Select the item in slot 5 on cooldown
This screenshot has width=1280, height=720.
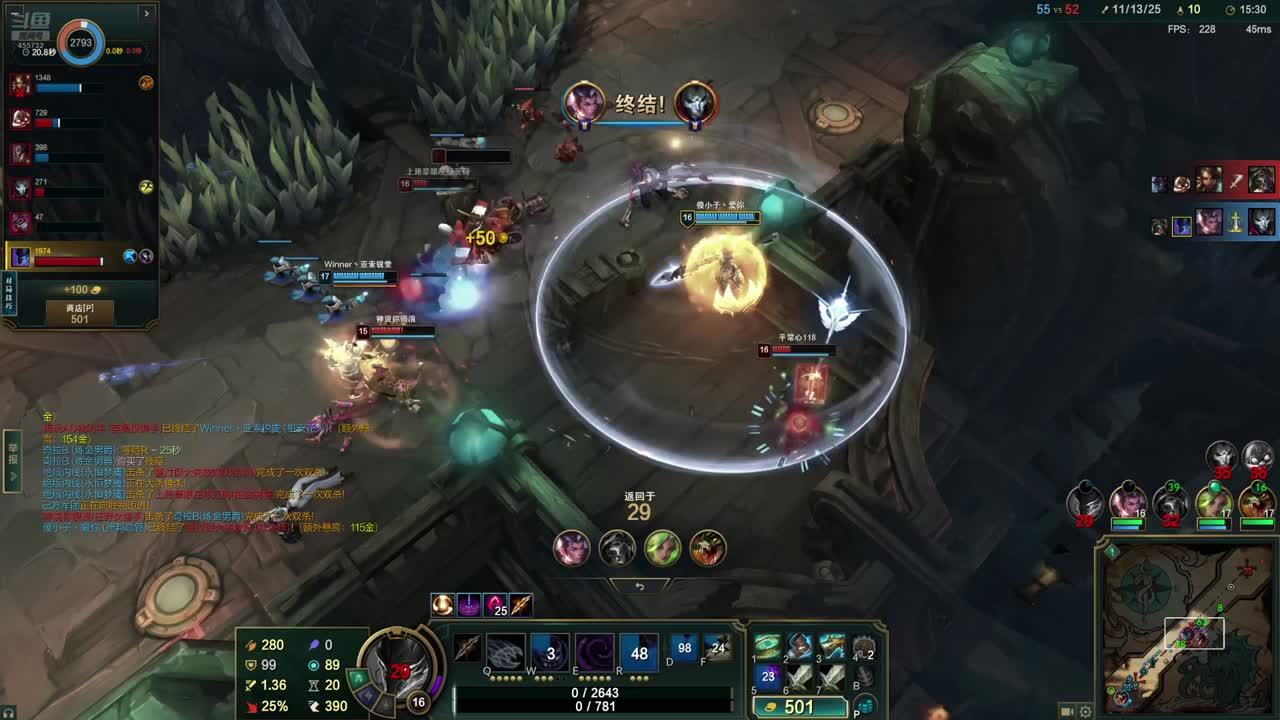coord(768,677)
